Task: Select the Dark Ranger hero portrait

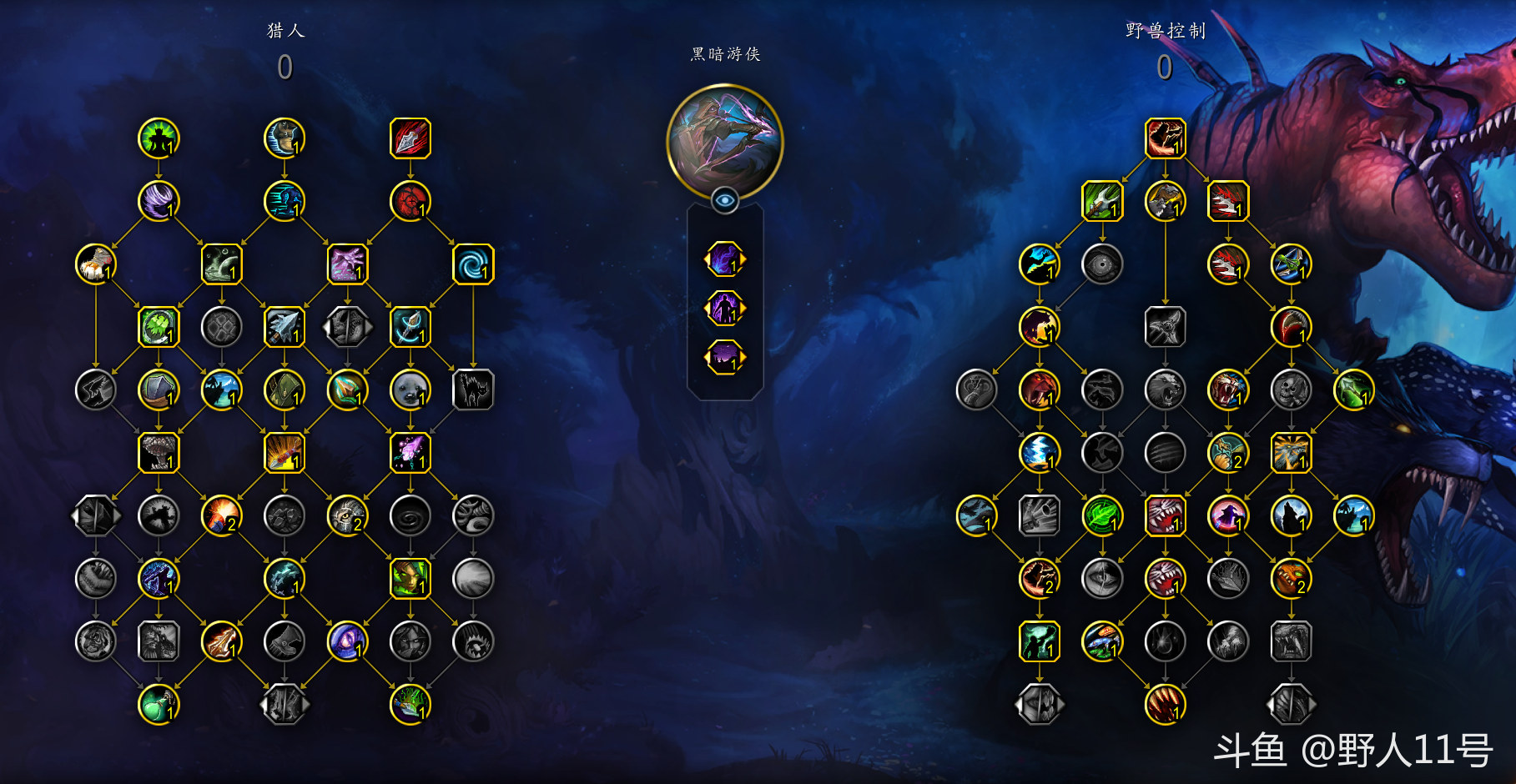Action: click(x=724, y=142)
